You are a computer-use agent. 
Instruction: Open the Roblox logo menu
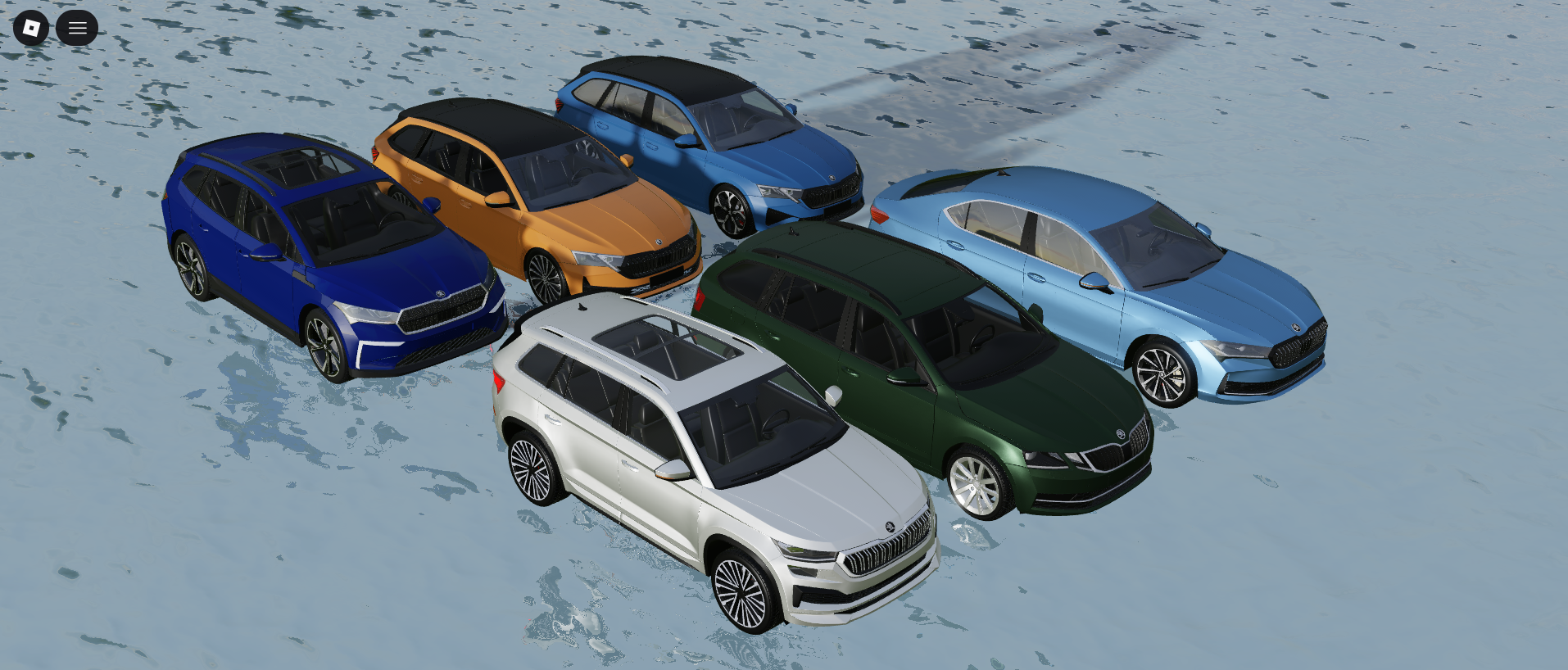tap(31, 28)
